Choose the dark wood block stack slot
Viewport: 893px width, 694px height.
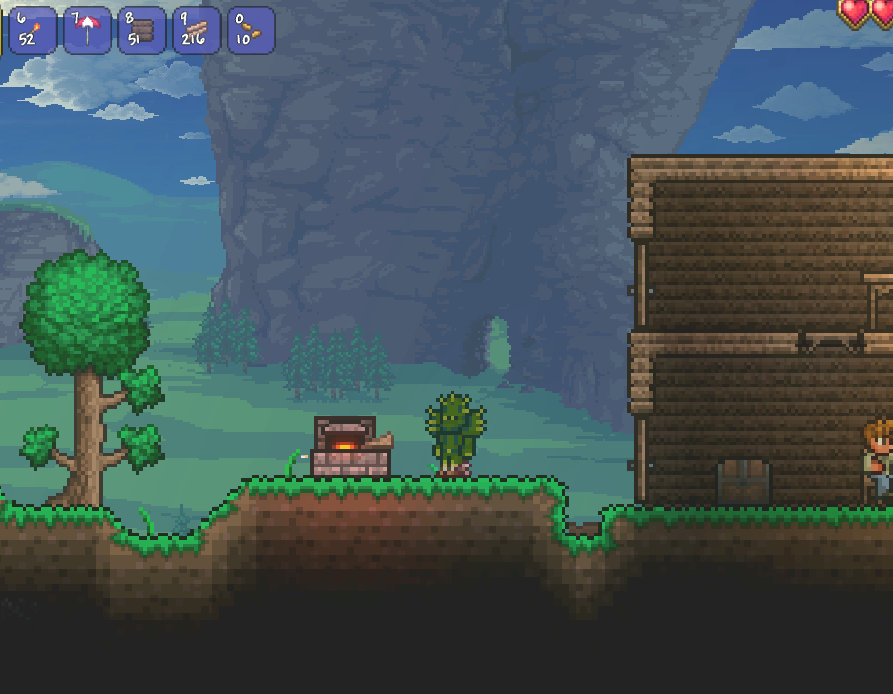pyautogui.click(x=142, y=30)
